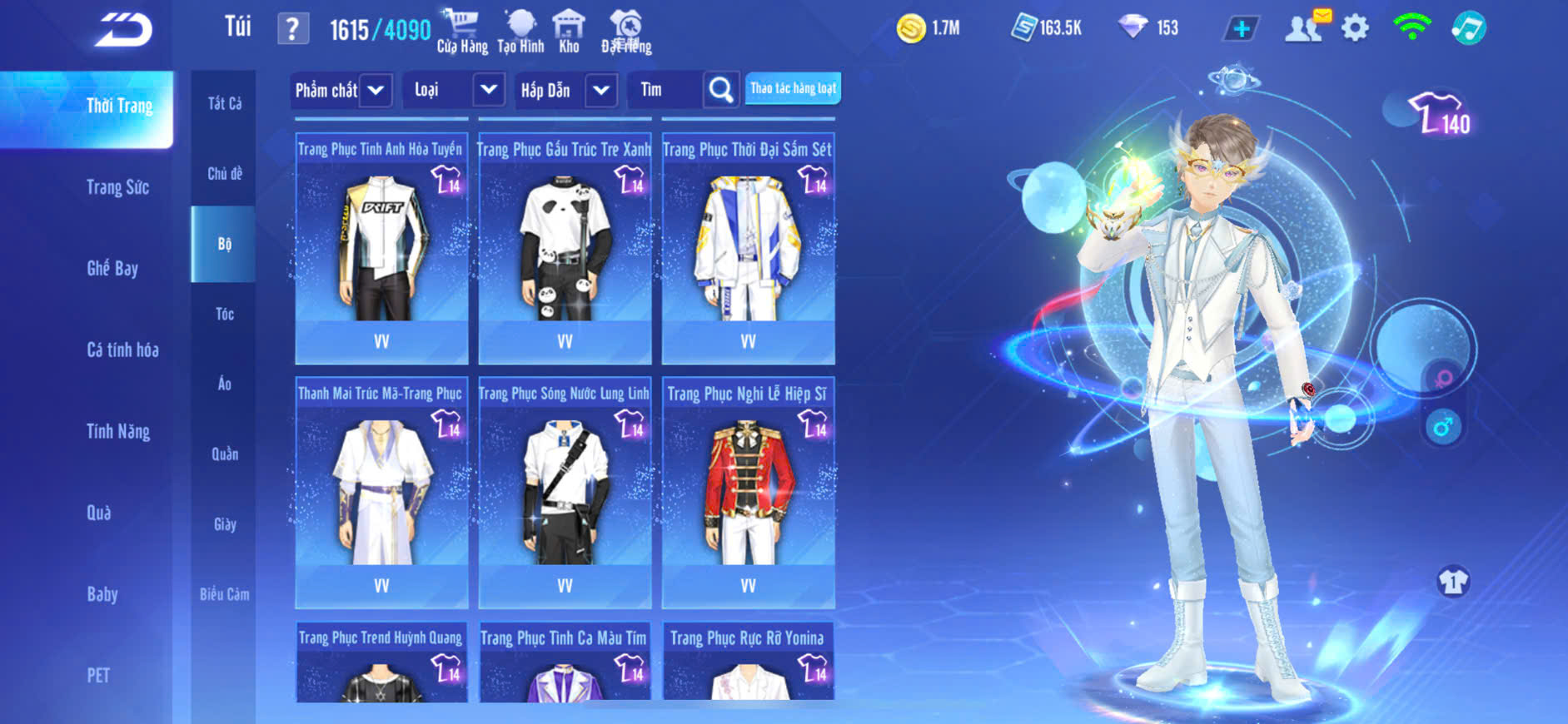
Task: Select the Trang Phục Gấu Trúc Tre Xanh outfit
Action: [x=565, y=248]
